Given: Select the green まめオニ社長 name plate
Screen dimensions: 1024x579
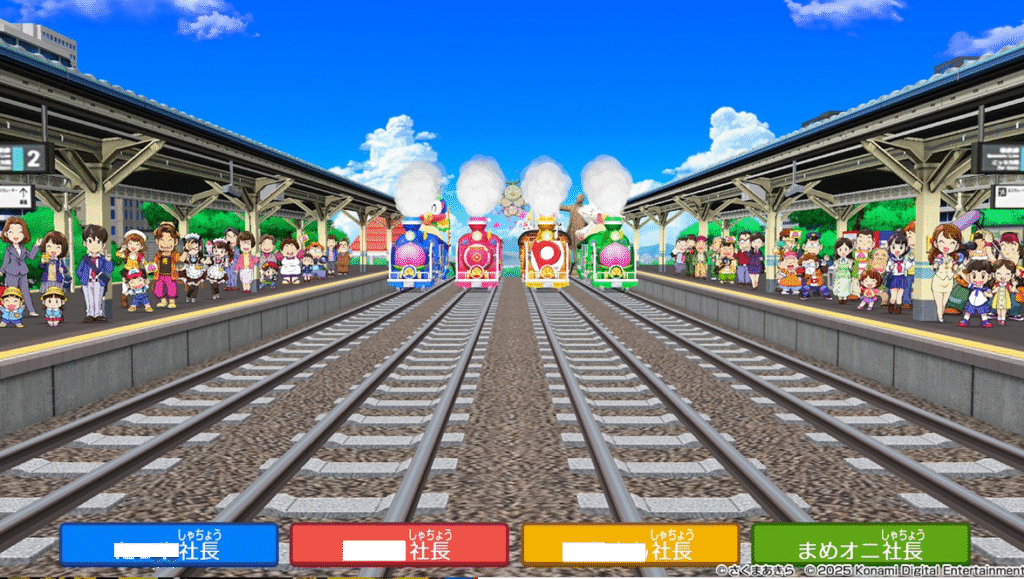Looking at the screenshot, I should (861, 545).
